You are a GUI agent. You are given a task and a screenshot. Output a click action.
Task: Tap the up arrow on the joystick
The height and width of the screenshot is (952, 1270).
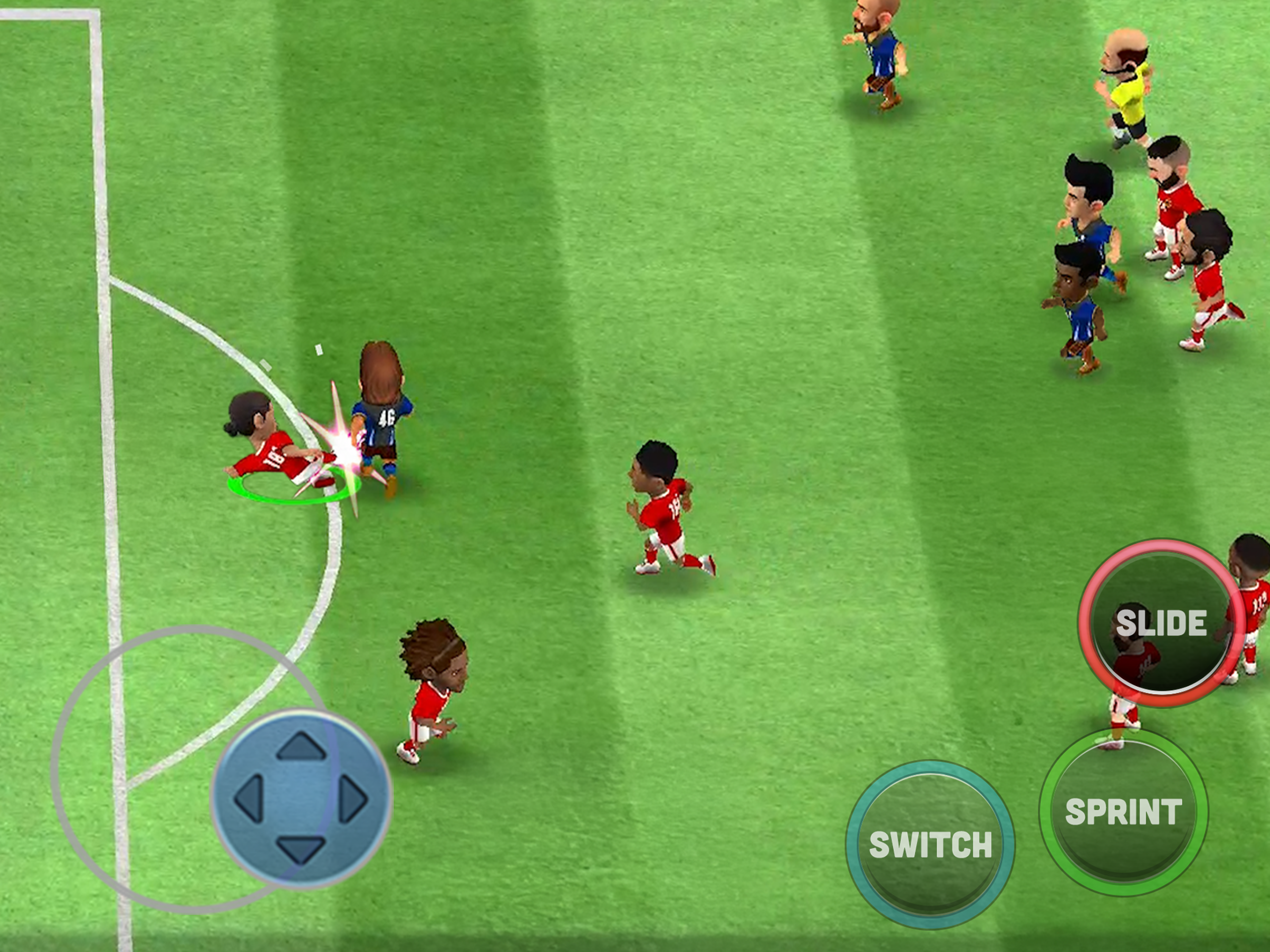pyautogui.click(x=301, y=748)
